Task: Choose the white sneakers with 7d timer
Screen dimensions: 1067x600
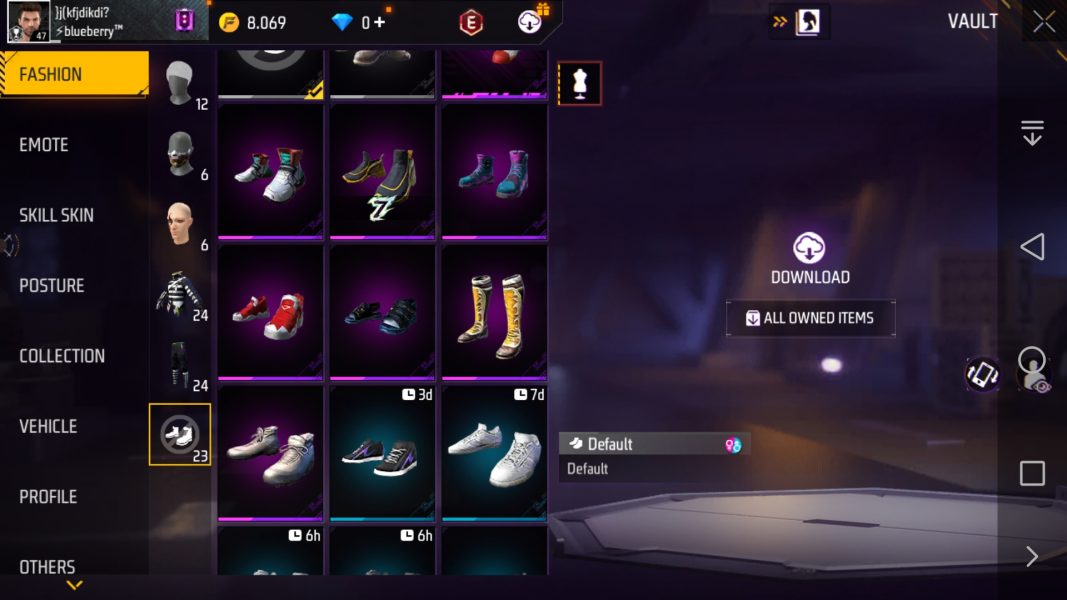Action: click(495, 452)
